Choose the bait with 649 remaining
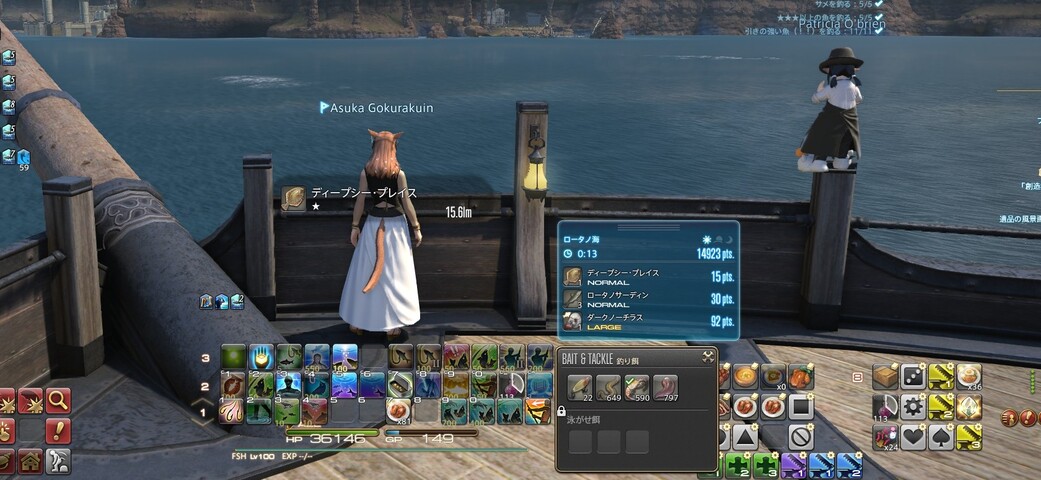The image size is (1041, 480). point(608,388)
